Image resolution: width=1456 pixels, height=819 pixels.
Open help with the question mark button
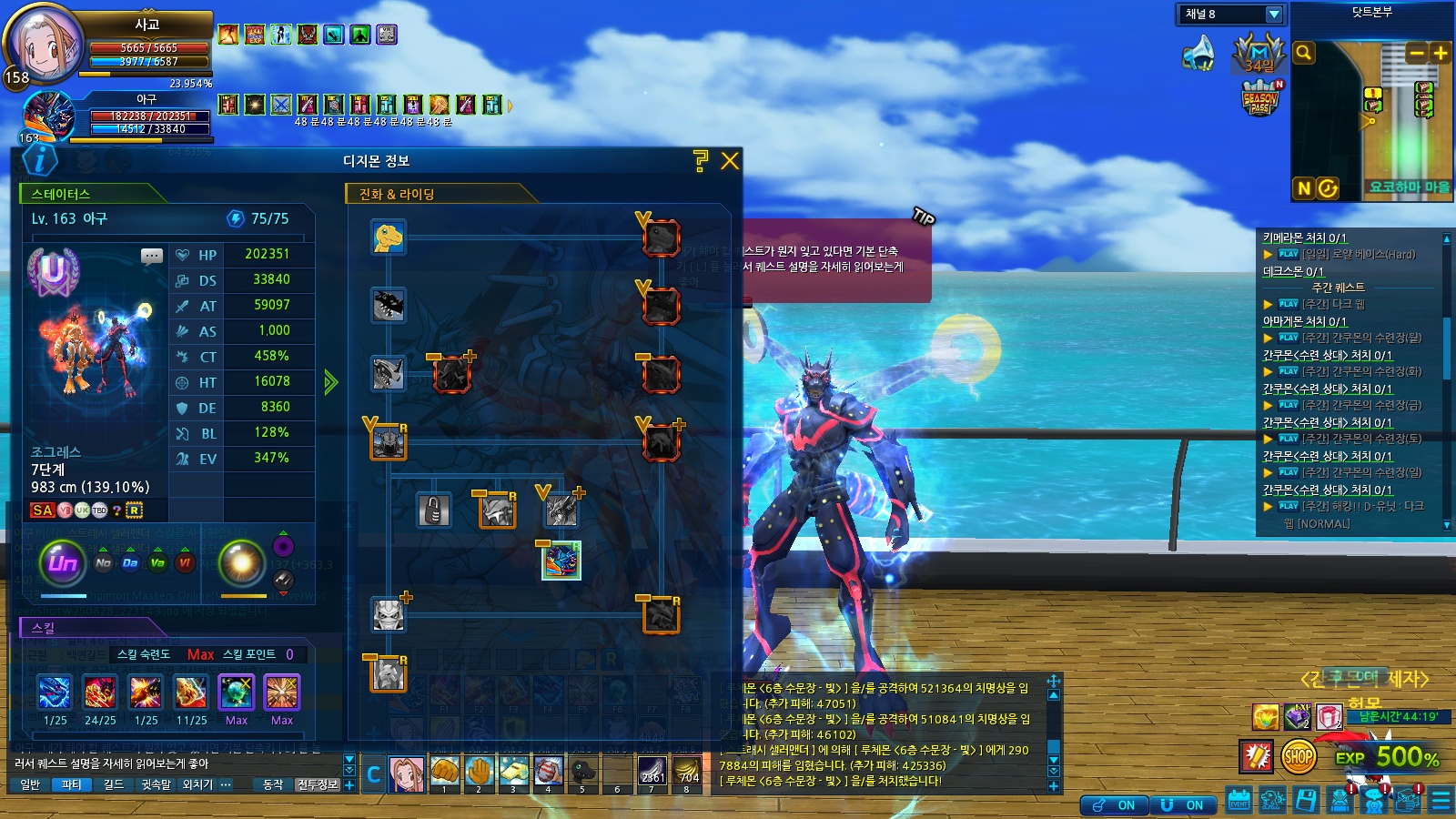click(x=700, y=161)
